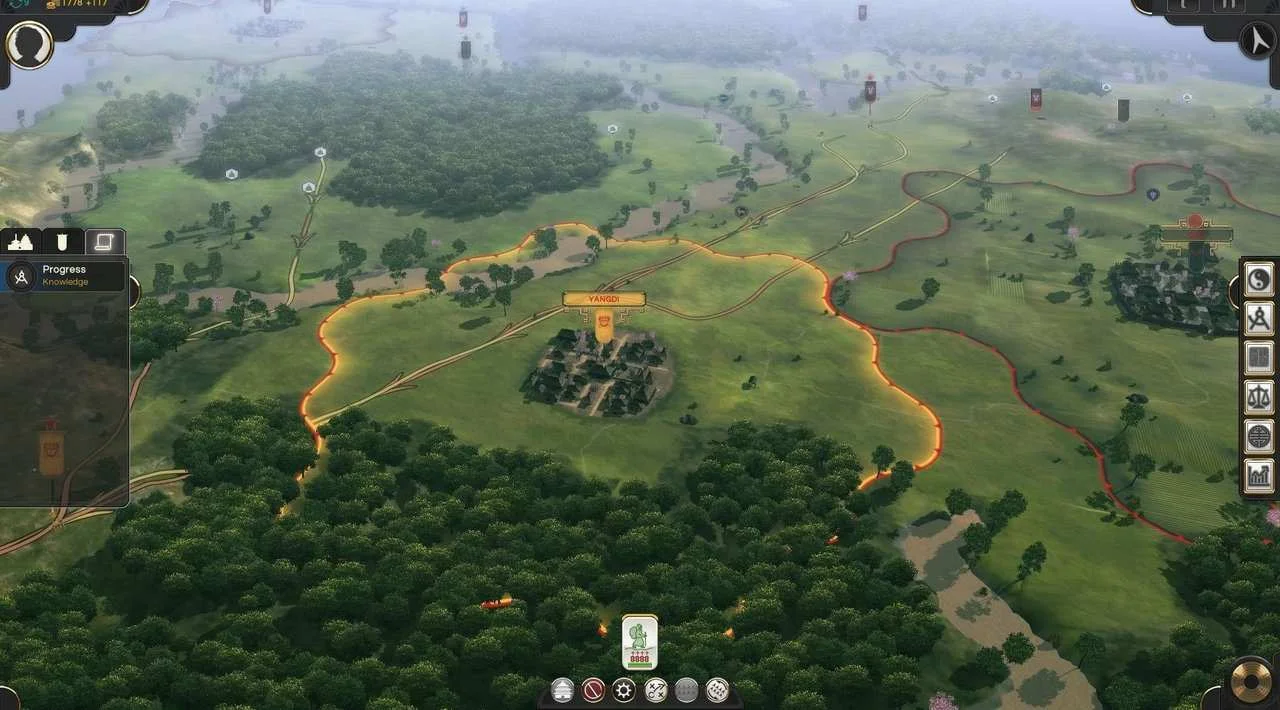Select the Progress Knowledge list entry
The height and width of the screenshot is (710, 1280).
[x=64, y=275]
